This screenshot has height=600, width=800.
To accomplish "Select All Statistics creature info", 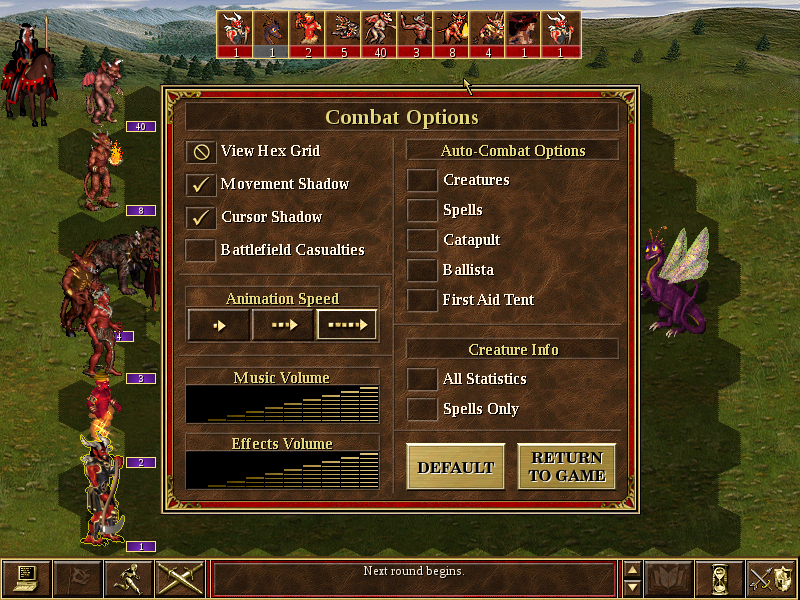I will (x=423, y=380).
